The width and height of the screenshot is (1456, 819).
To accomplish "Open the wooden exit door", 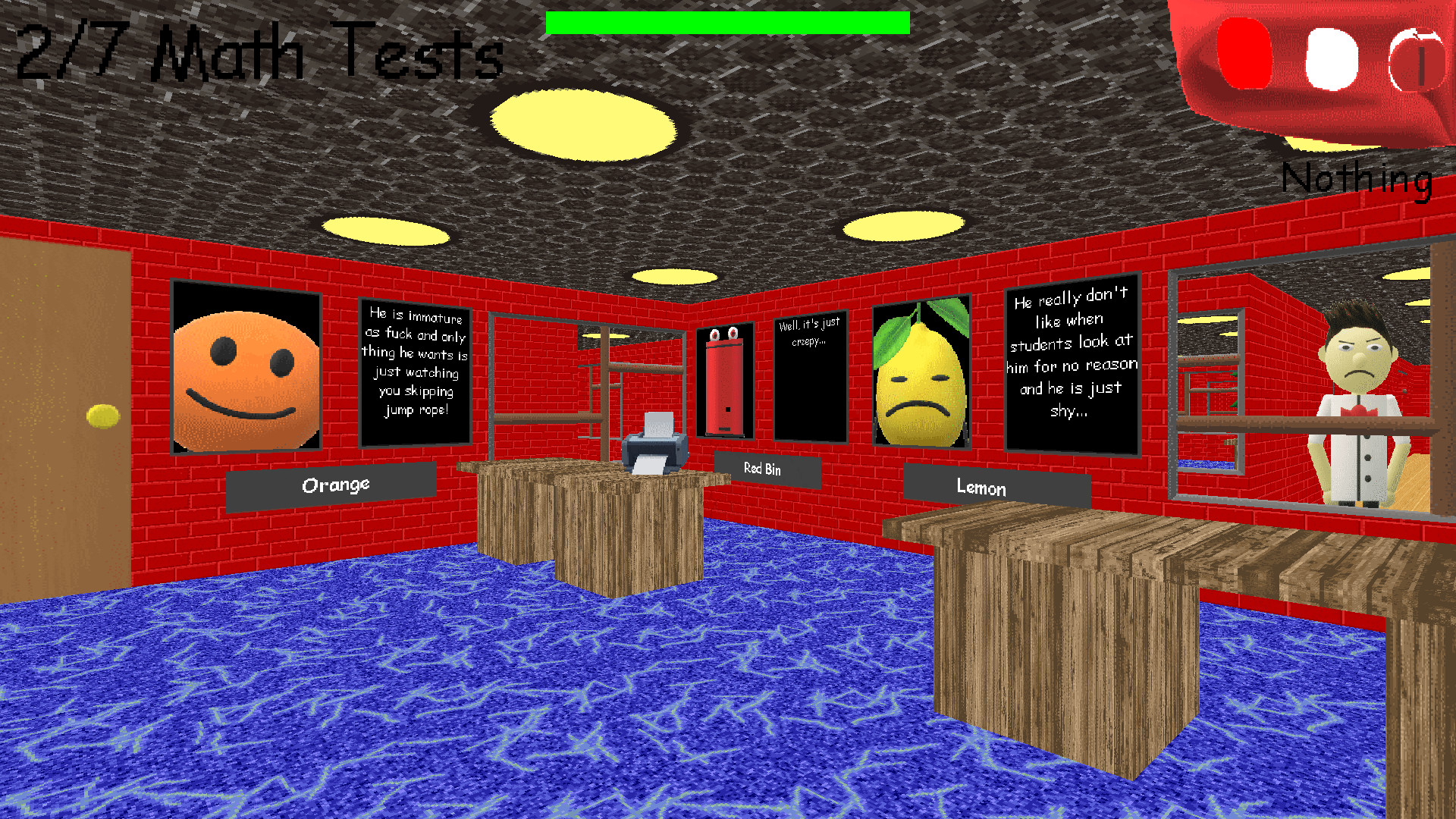I will pos(61,417).
